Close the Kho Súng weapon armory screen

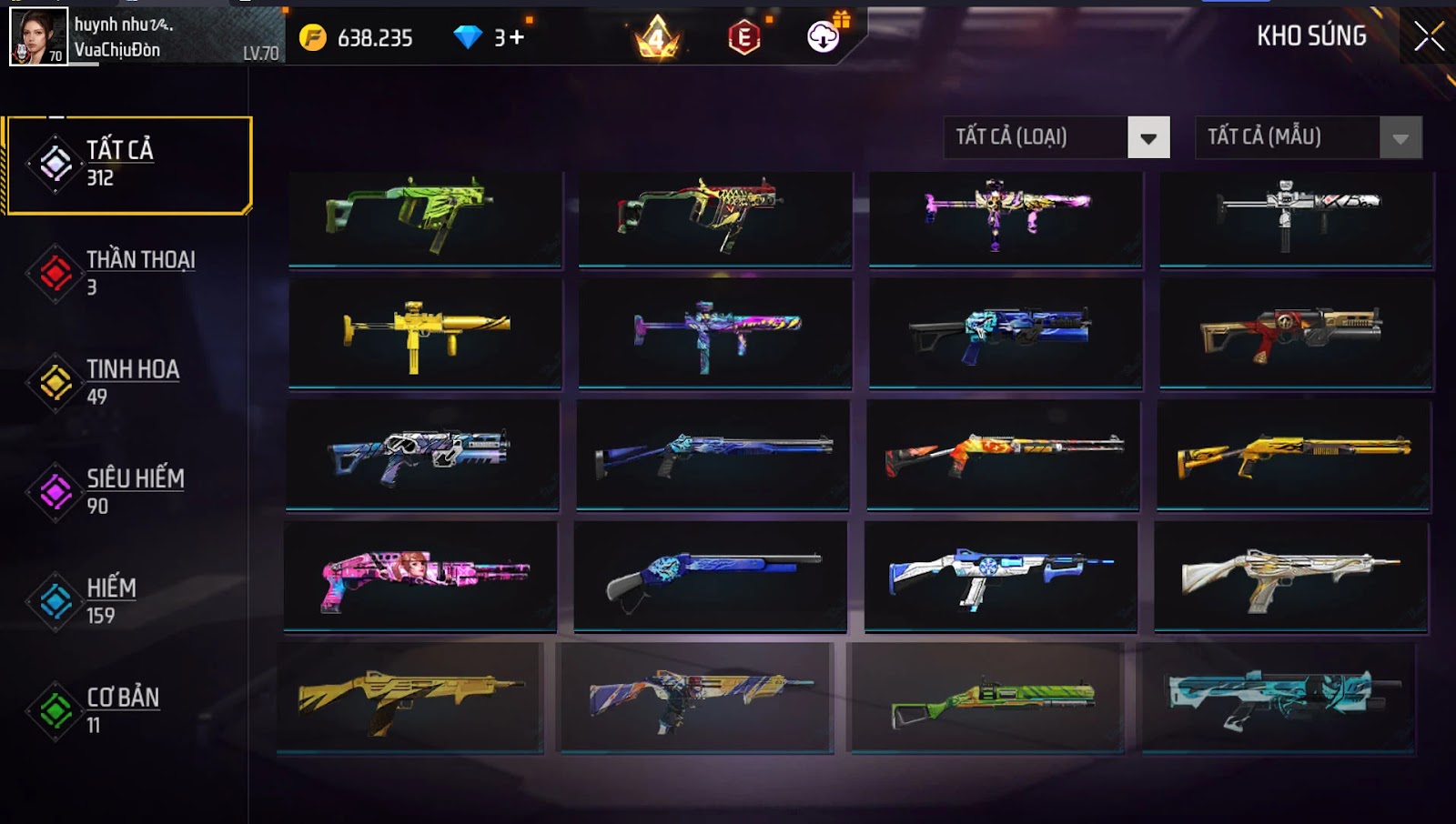pyautogui.click(x=1429, y=36)
